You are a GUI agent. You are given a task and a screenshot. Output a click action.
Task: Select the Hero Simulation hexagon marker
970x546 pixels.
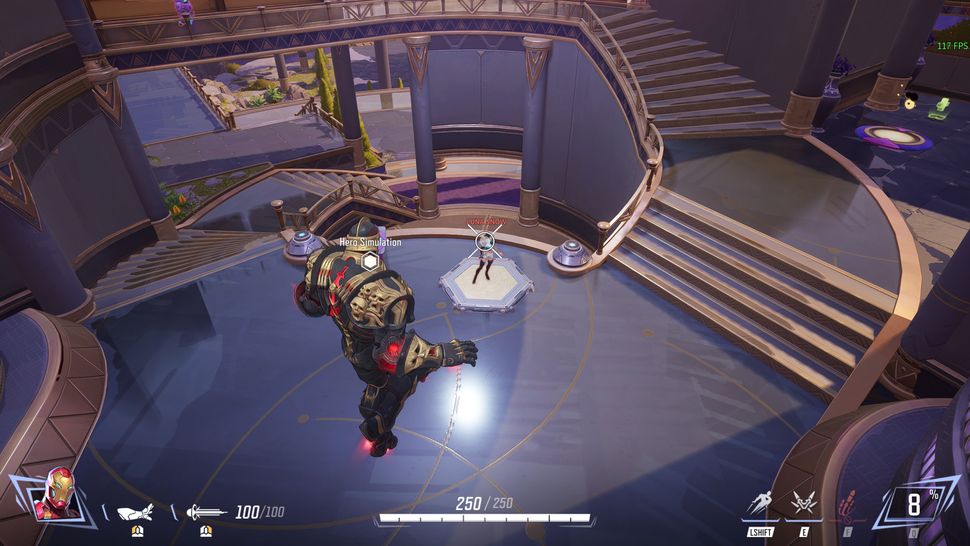click(370, 262)
